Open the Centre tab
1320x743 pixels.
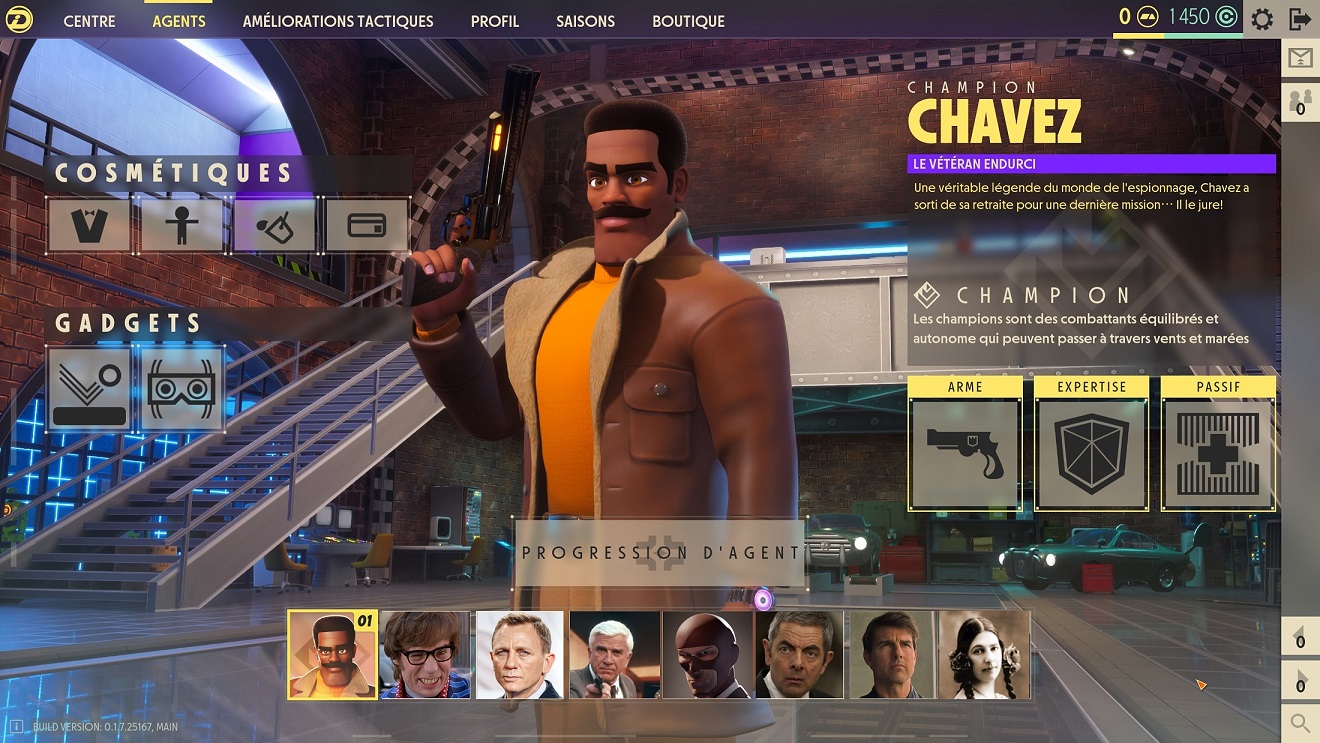pos(89,21)
